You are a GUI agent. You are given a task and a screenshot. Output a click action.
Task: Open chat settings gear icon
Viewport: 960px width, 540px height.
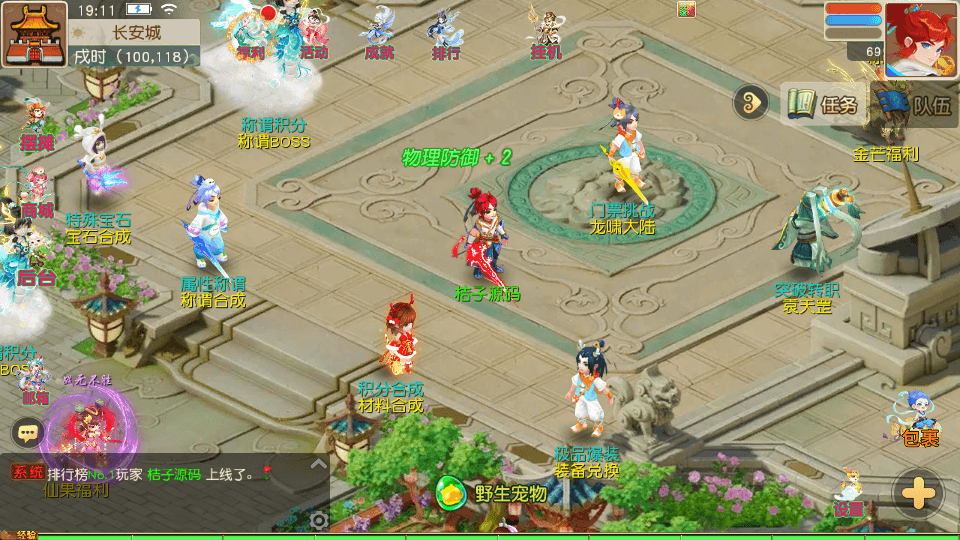319,520
